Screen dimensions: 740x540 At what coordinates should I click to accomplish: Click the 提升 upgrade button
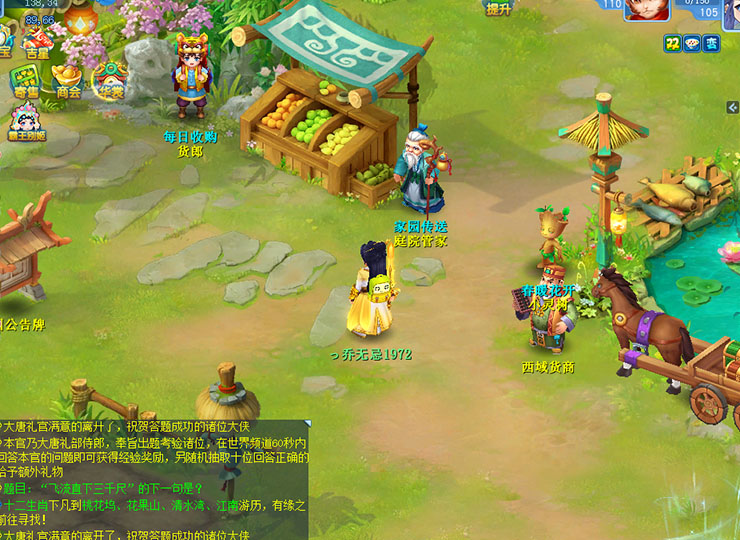pos(498,7)
